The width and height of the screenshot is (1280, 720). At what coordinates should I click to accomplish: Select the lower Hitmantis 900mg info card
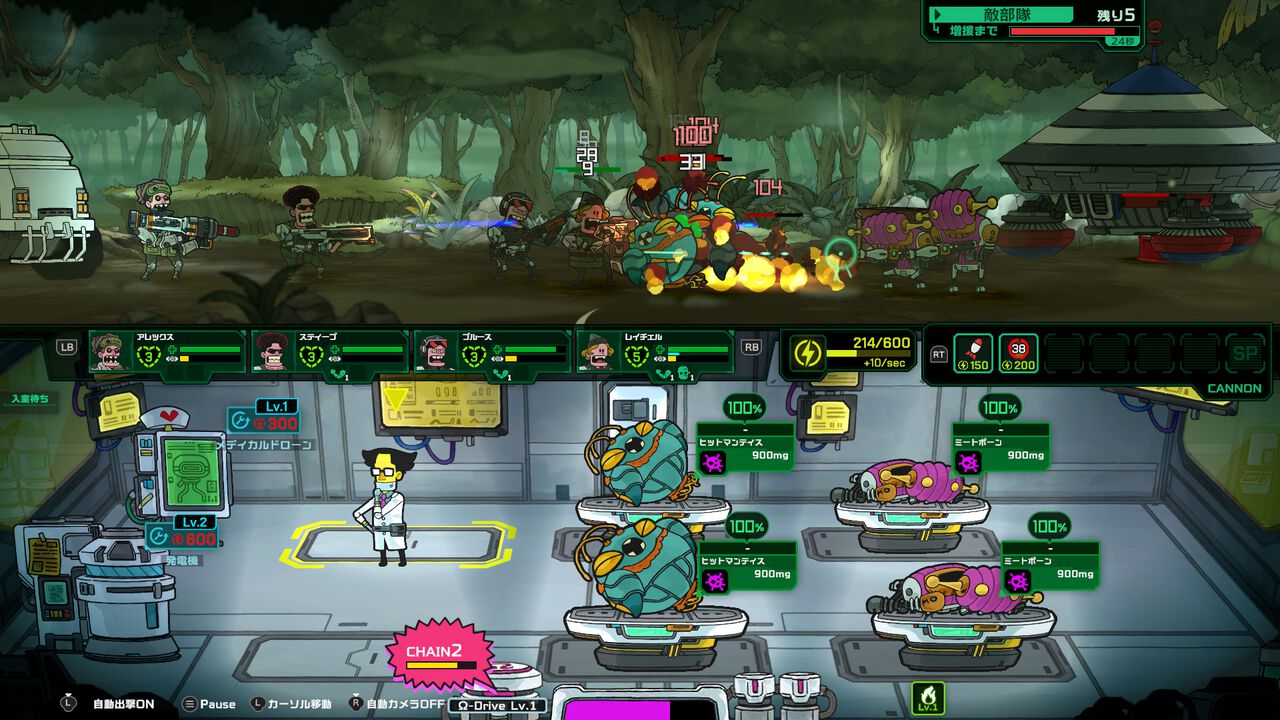point(747,566)
